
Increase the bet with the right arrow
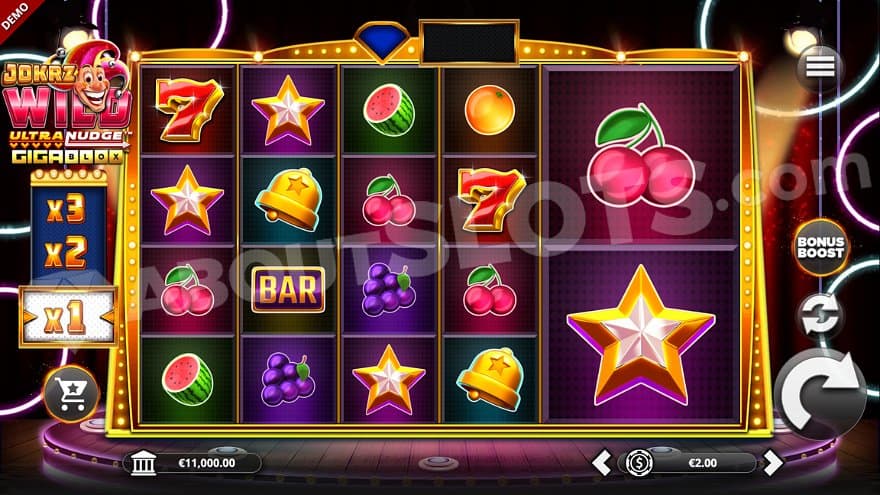click(x=773, y=462)
